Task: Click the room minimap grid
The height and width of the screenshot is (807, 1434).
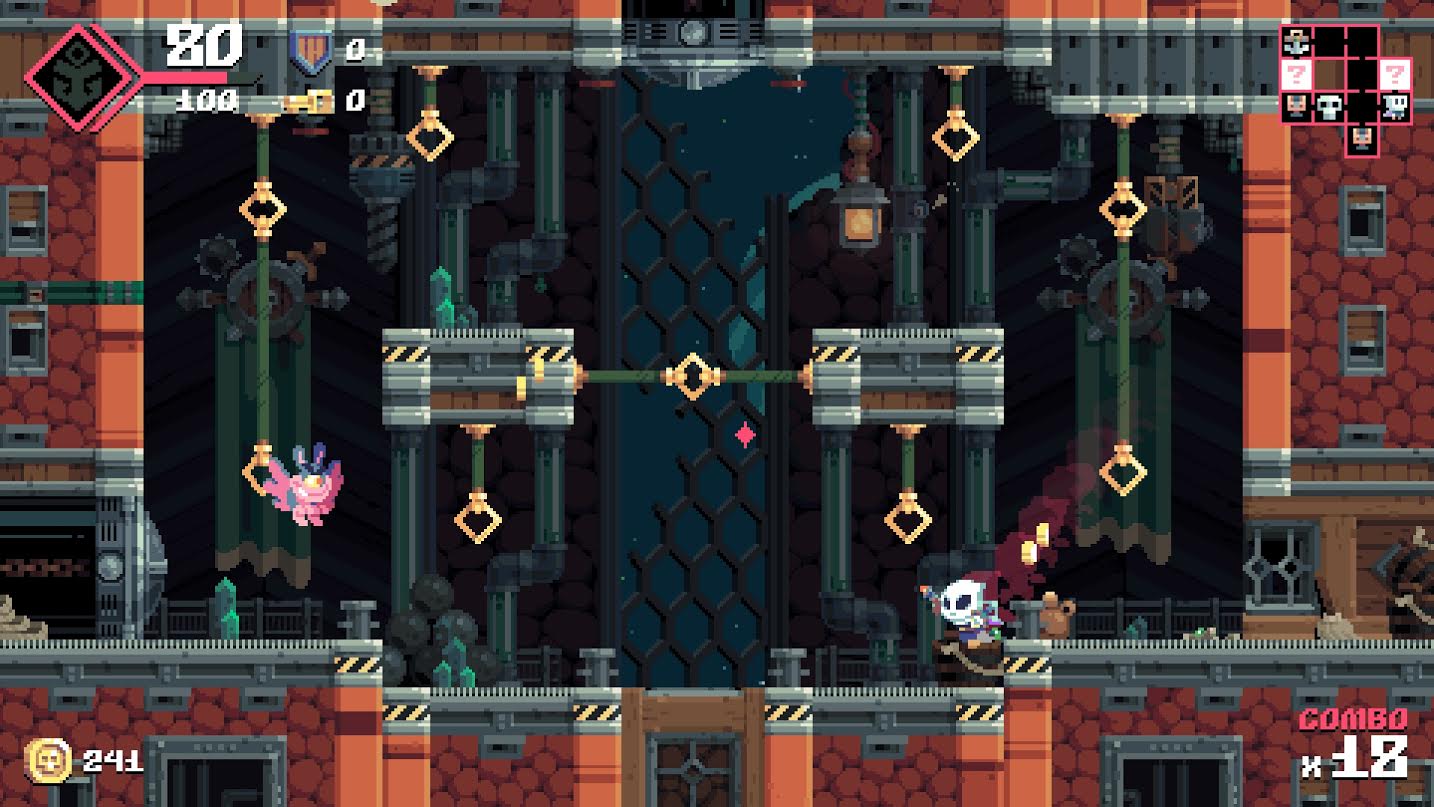Action: (1346, 90)
